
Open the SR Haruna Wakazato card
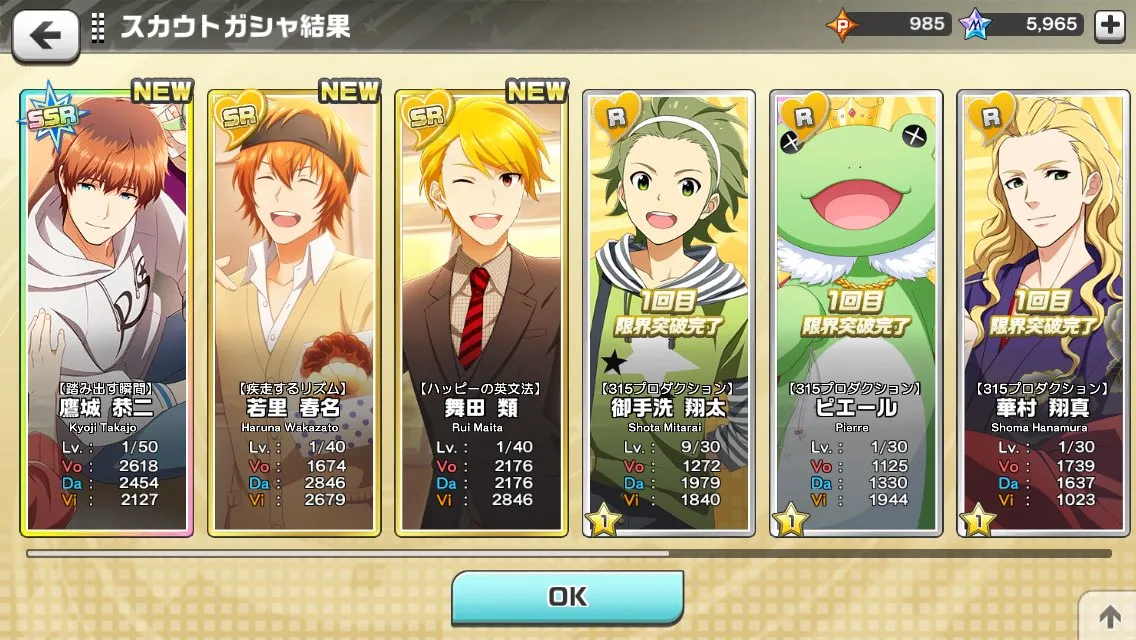click(294, 310)
